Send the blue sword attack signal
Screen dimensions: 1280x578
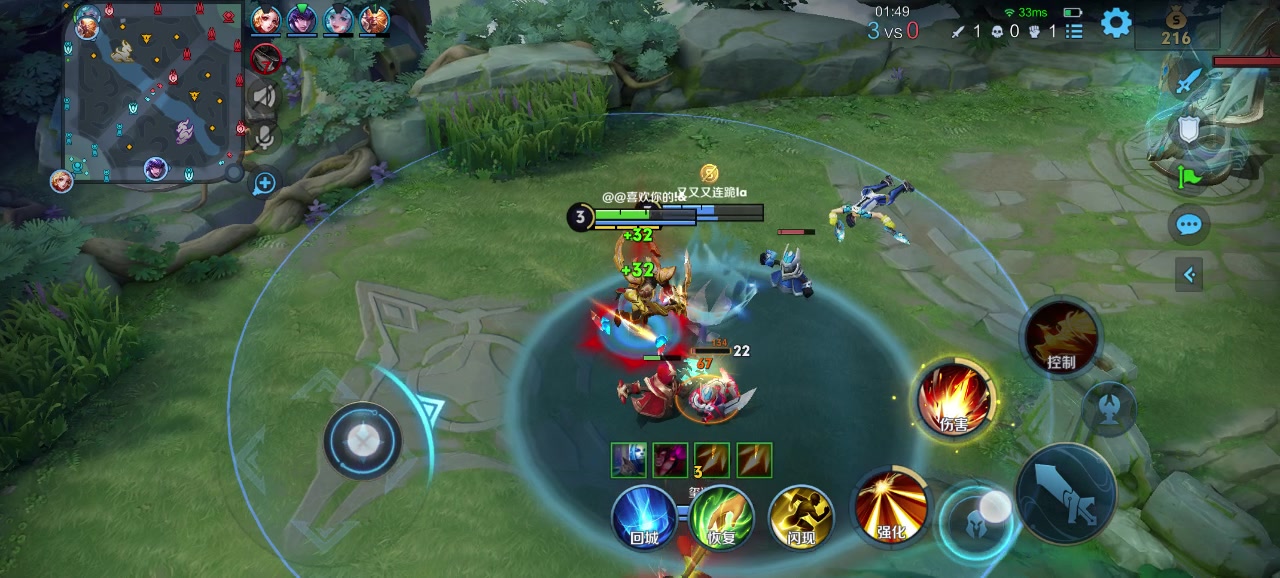pyautogui.click(x=1187, y=81)
